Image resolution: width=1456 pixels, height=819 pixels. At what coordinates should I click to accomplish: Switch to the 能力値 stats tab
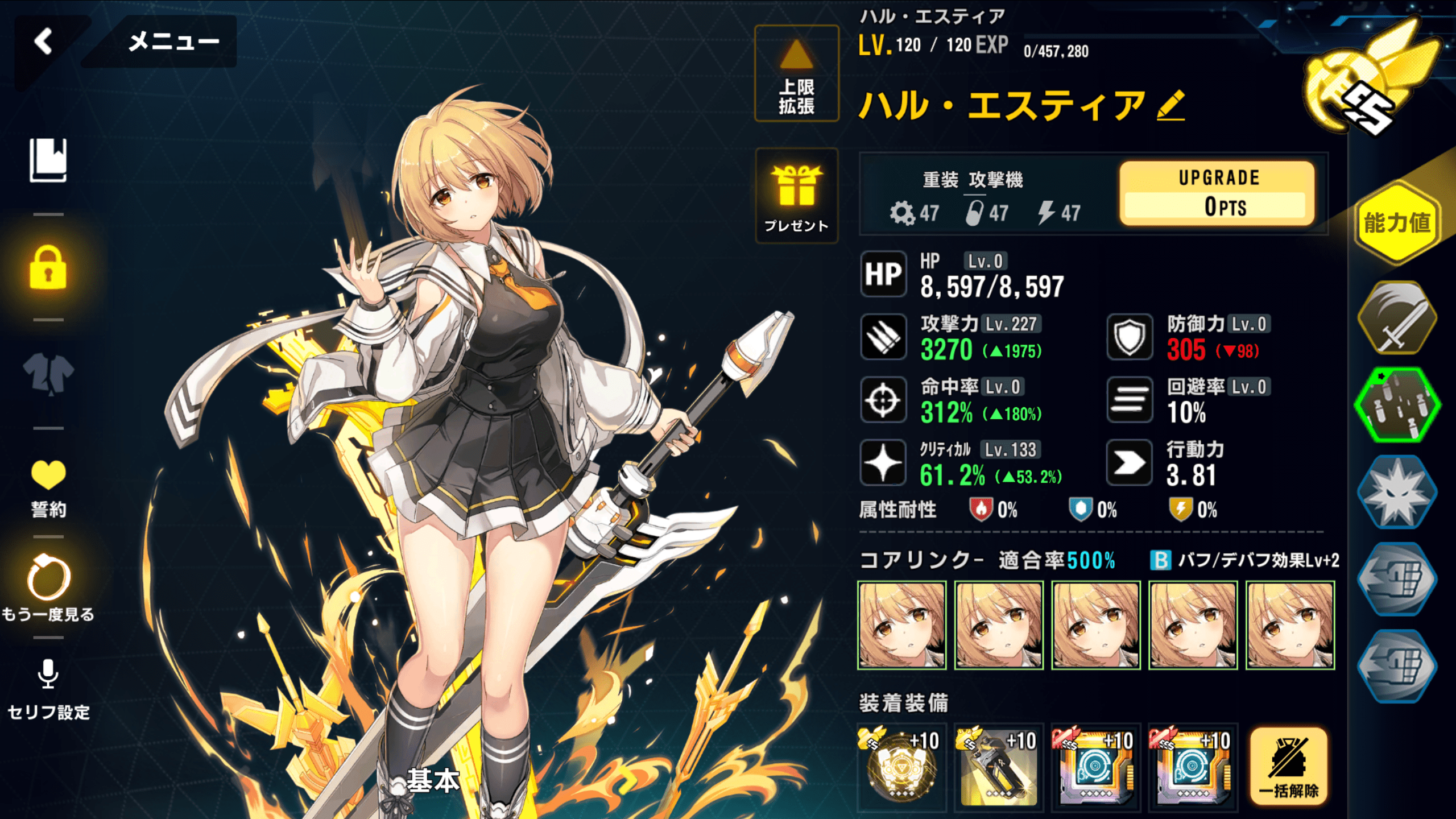(1397, 223)
